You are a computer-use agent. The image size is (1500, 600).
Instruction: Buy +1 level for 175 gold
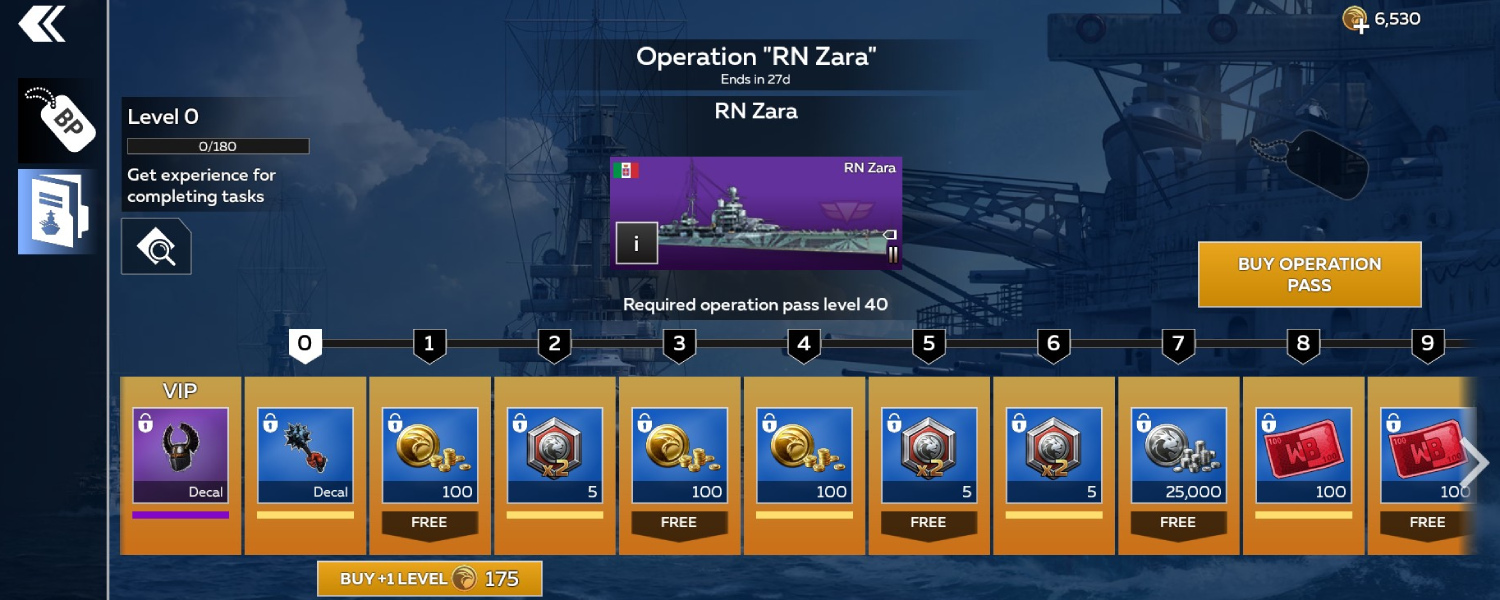pyautogui.click(x=430, y=578)
